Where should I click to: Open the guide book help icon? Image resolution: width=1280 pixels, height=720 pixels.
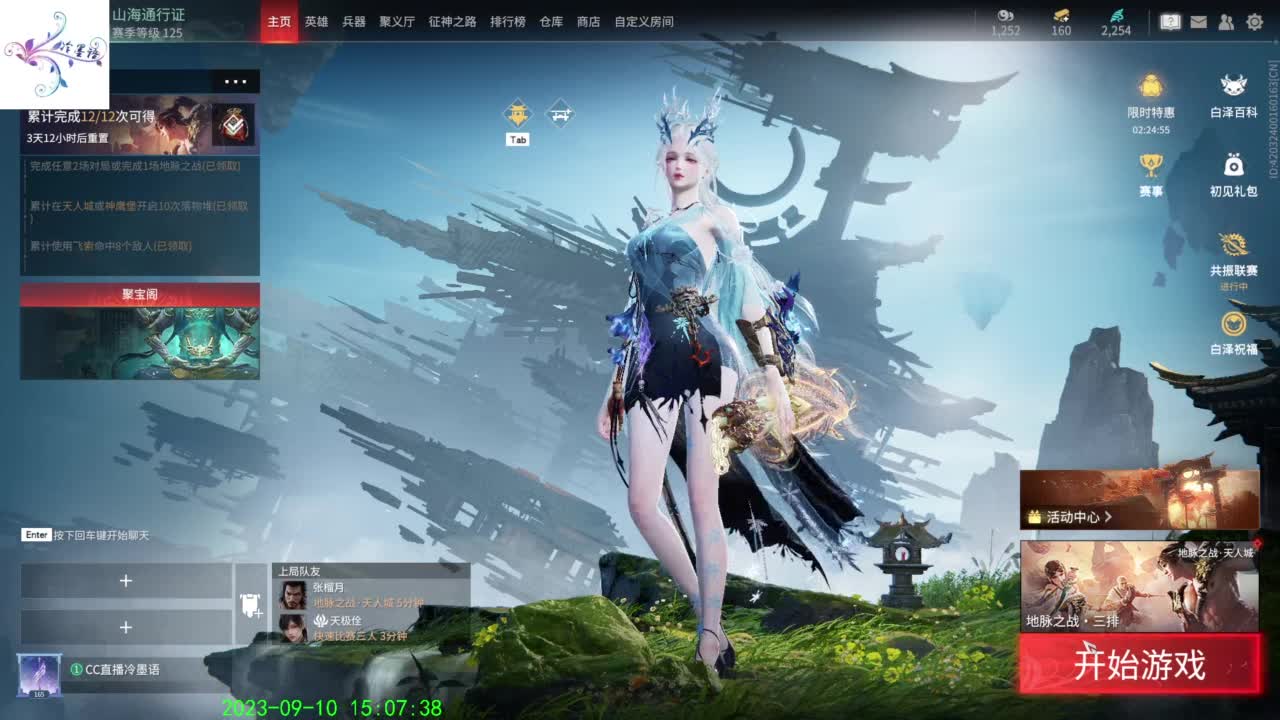(x=1171, y=22)
